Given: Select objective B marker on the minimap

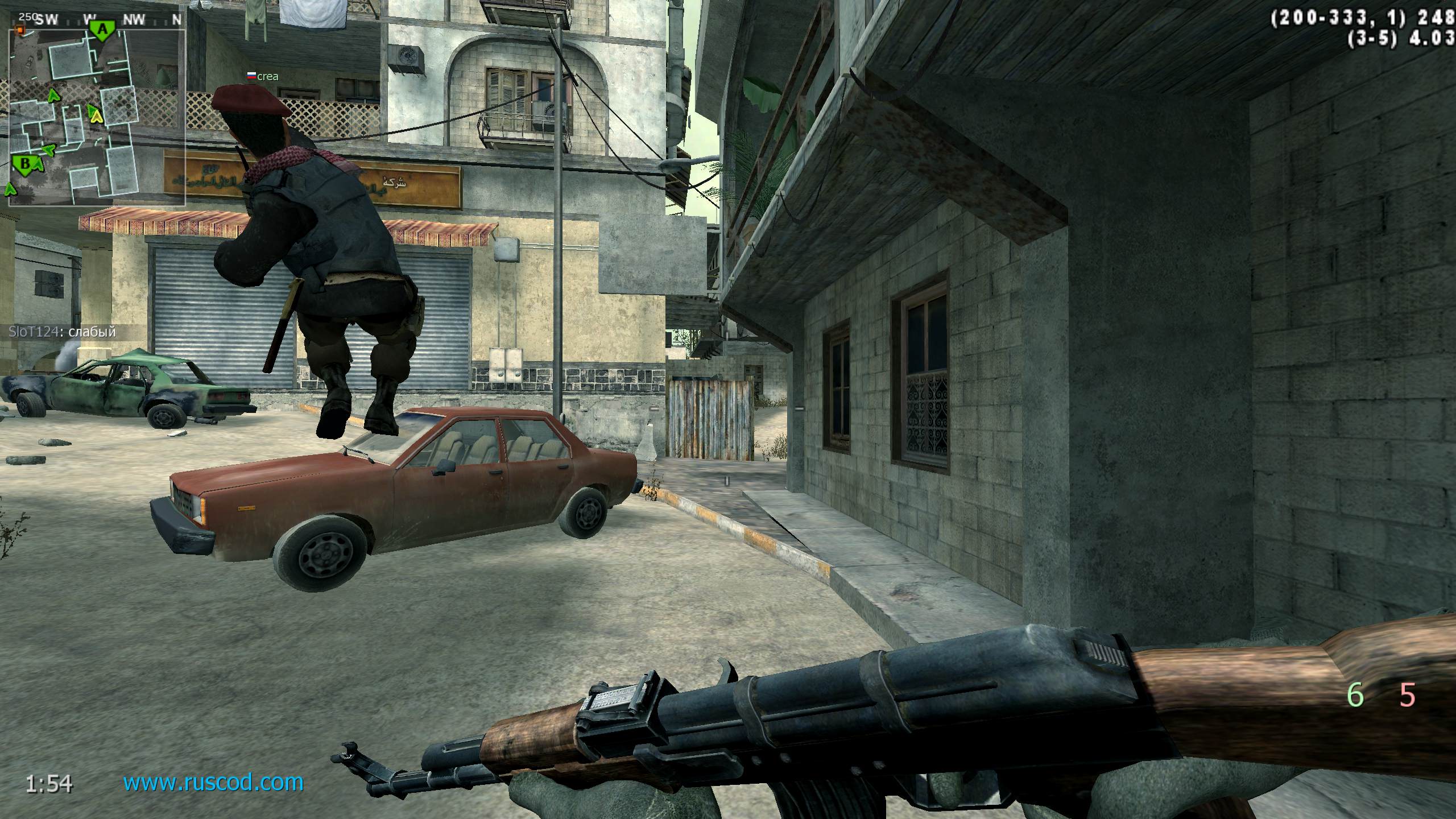Looking at the screenshot, I should pyautogui.click(x=24, y=165).
